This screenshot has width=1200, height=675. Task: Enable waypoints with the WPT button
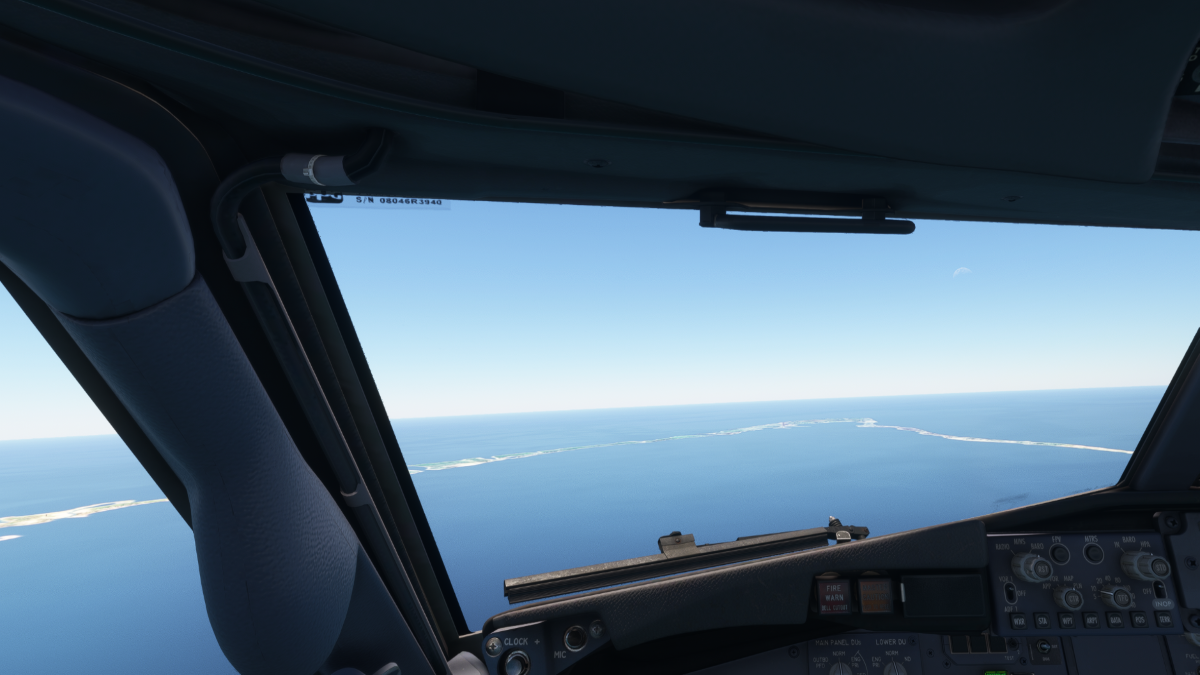[1066, 621]
